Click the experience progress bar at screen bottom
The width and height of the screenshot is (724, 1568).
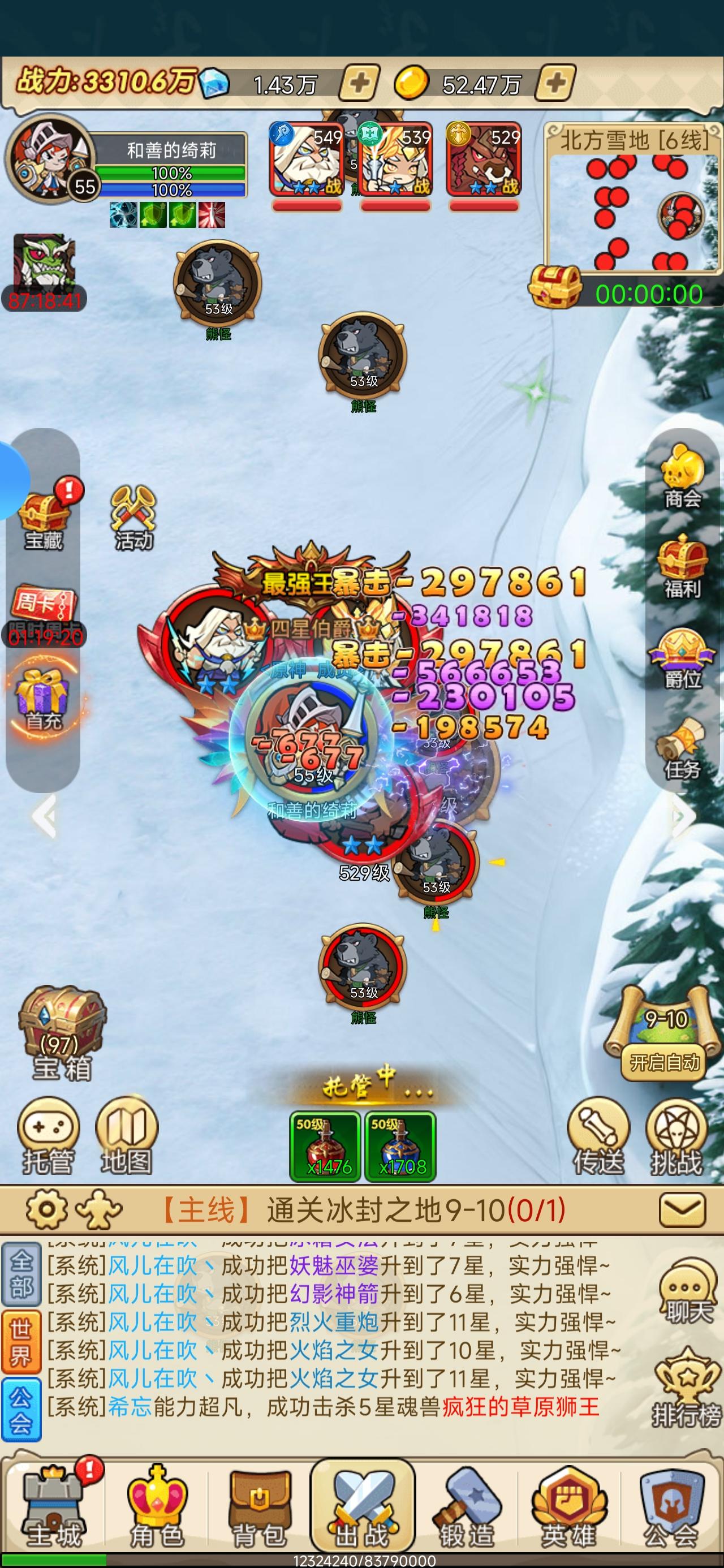[x=361, y=1561]
